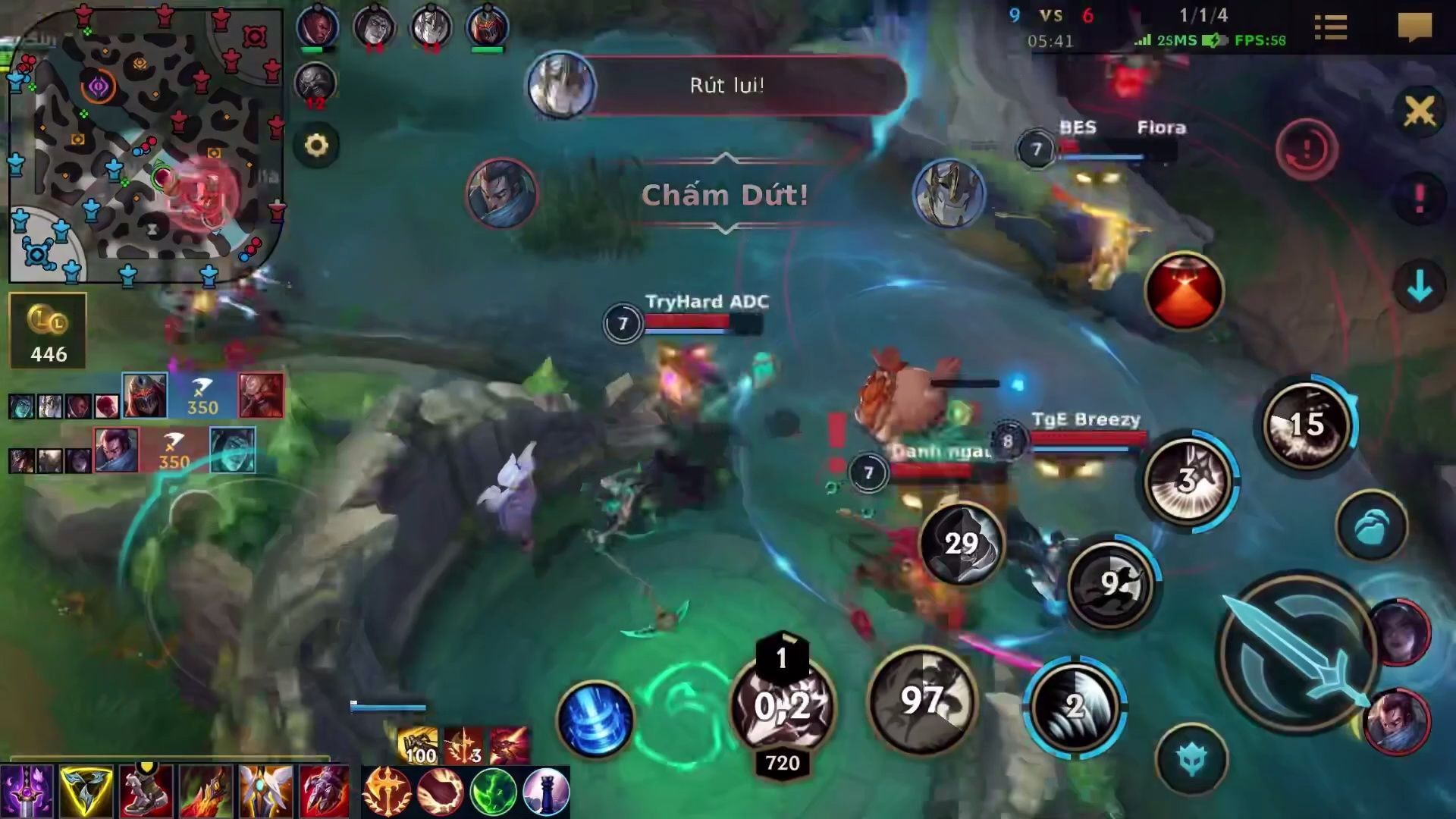Use the blue ward trinket button

[x=1371, y=526]
